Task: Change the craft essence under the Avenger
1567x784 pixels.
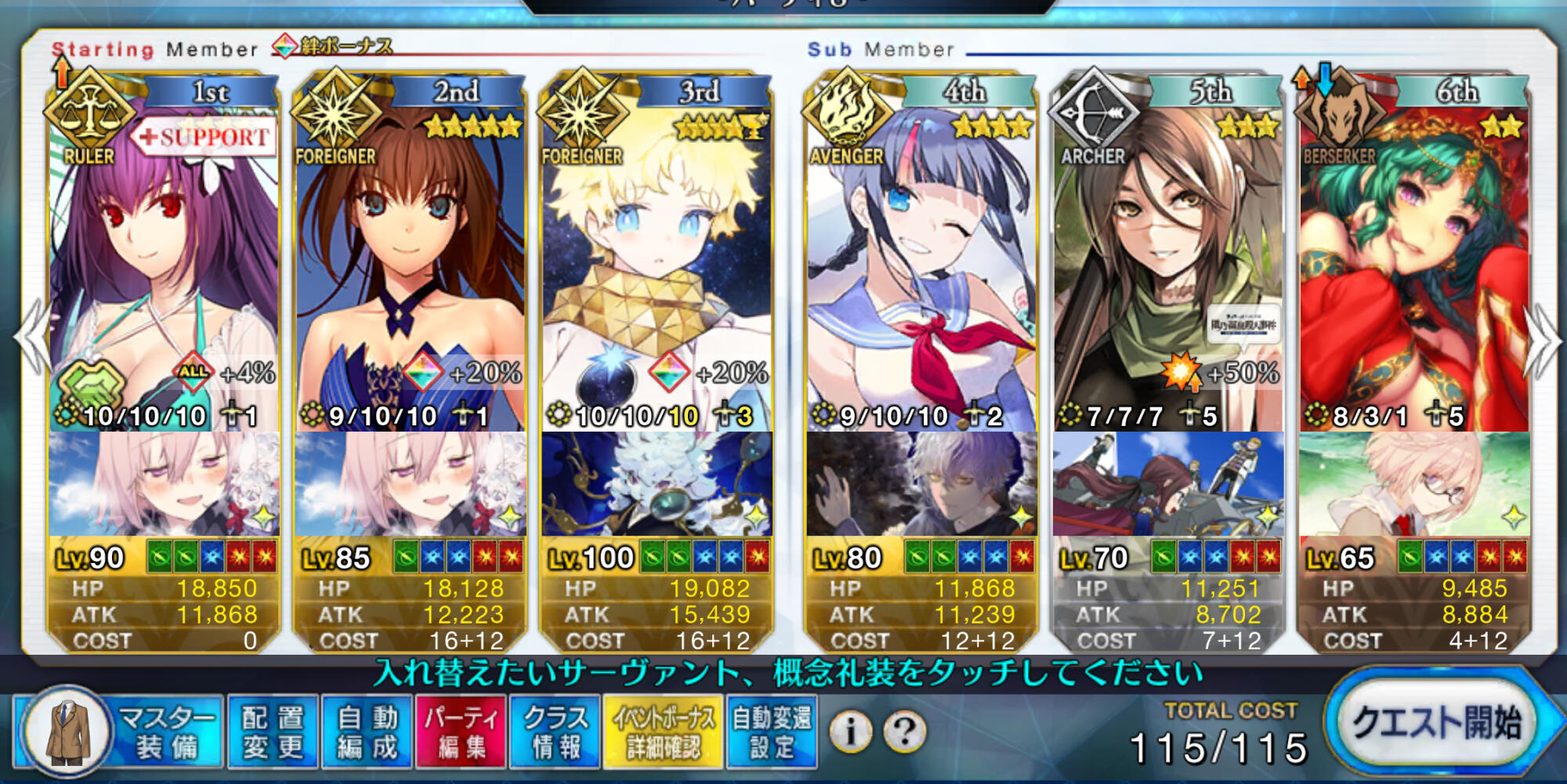Action: tap(921, 484)
